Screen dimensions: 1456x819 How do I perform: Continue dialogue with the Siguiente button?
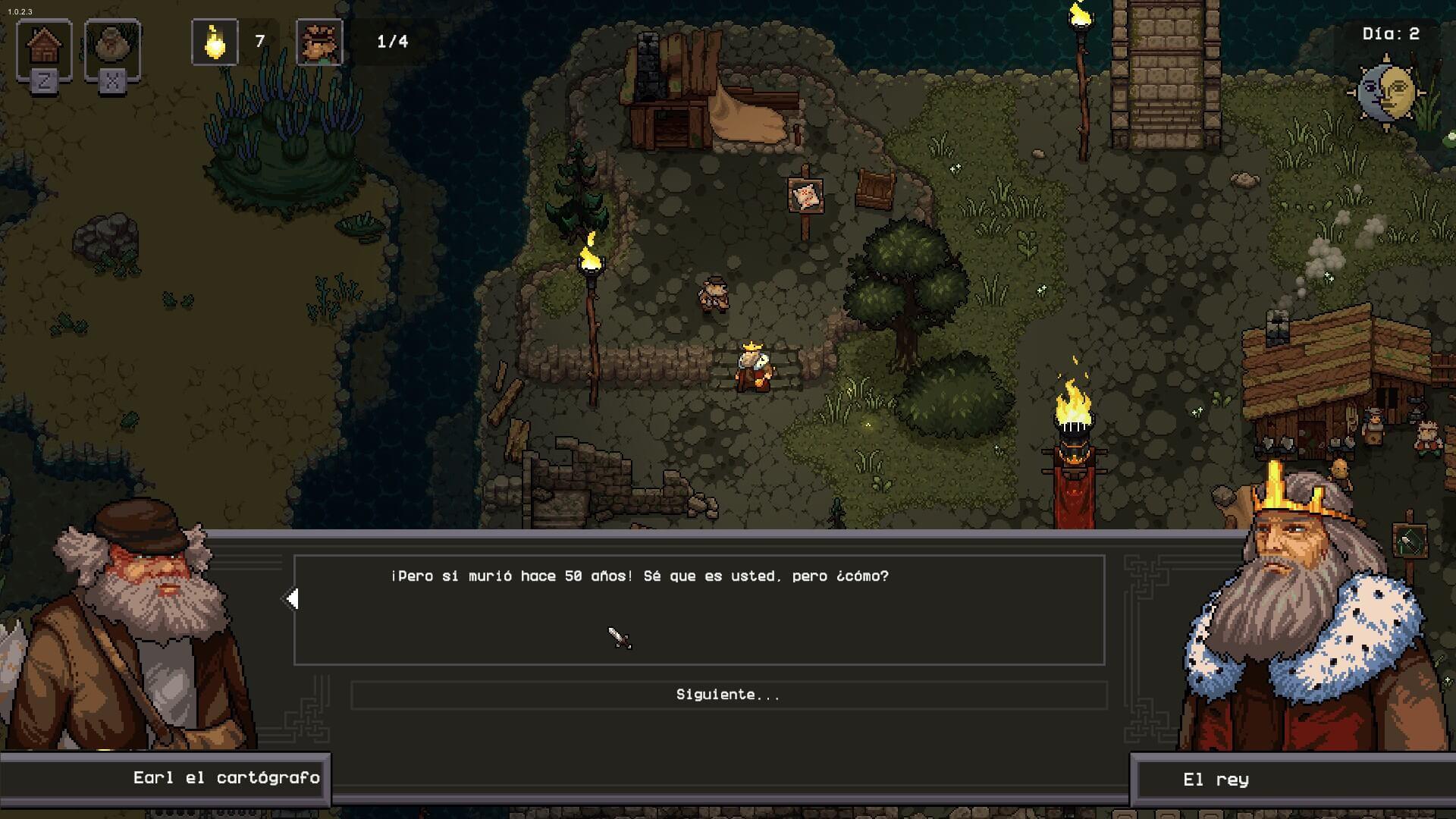(728, 695)
